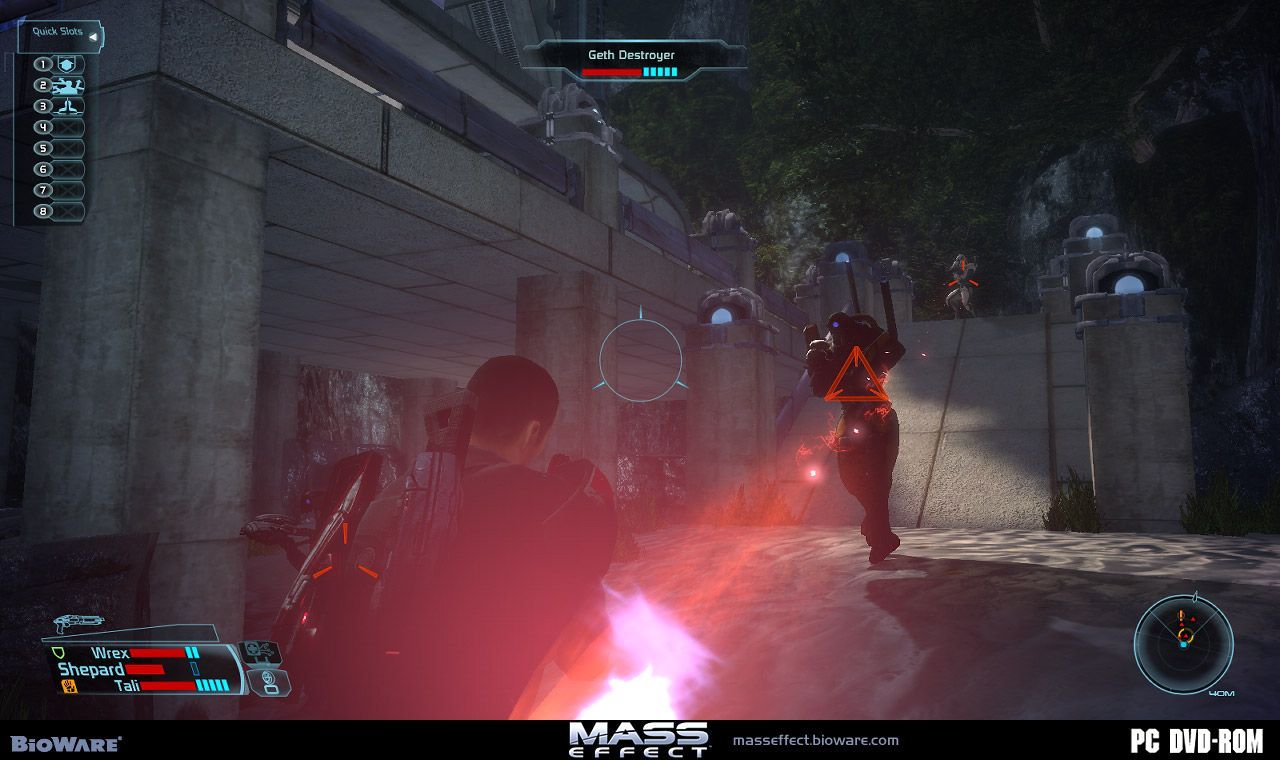Select the shield ability in Quick Slot 1
Image resolution: width=1280 pixels, height=760 pixels.
pos(67,65)
